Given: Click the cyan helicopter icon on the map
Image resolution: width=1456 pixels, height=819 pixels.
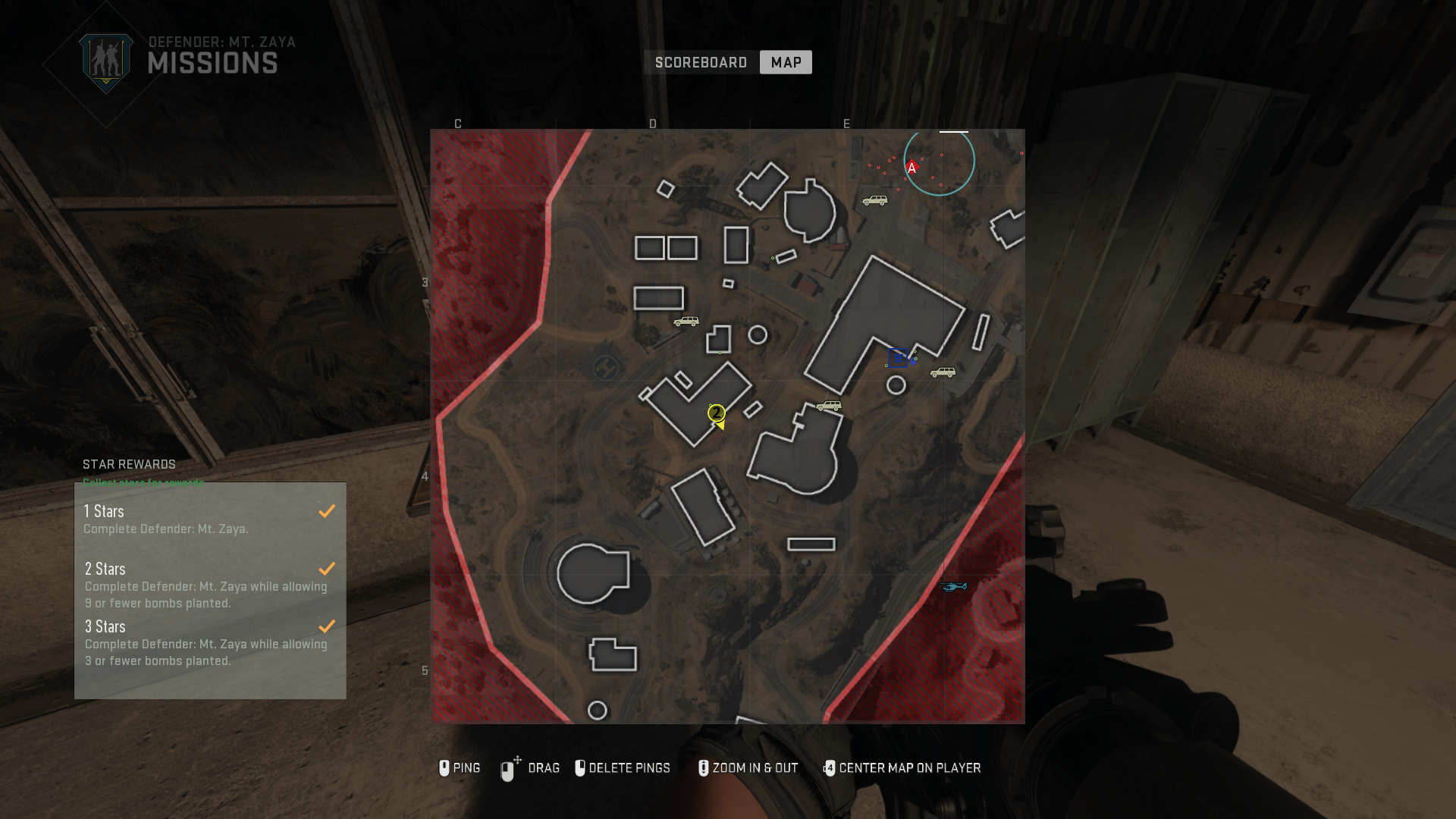Looking at the screenshot, I should (954, 585).
